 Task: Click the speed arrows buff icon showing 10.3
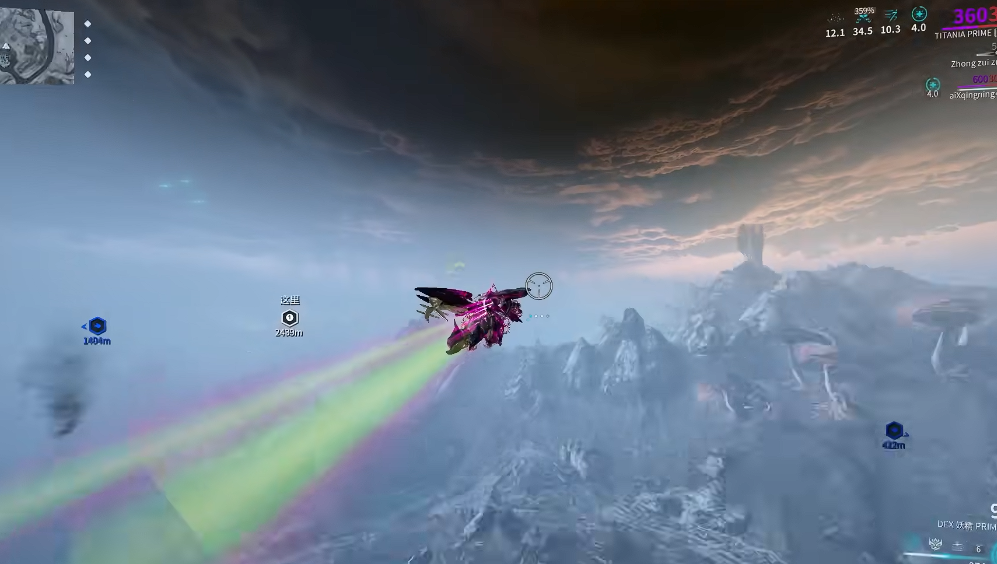(891, 15)
